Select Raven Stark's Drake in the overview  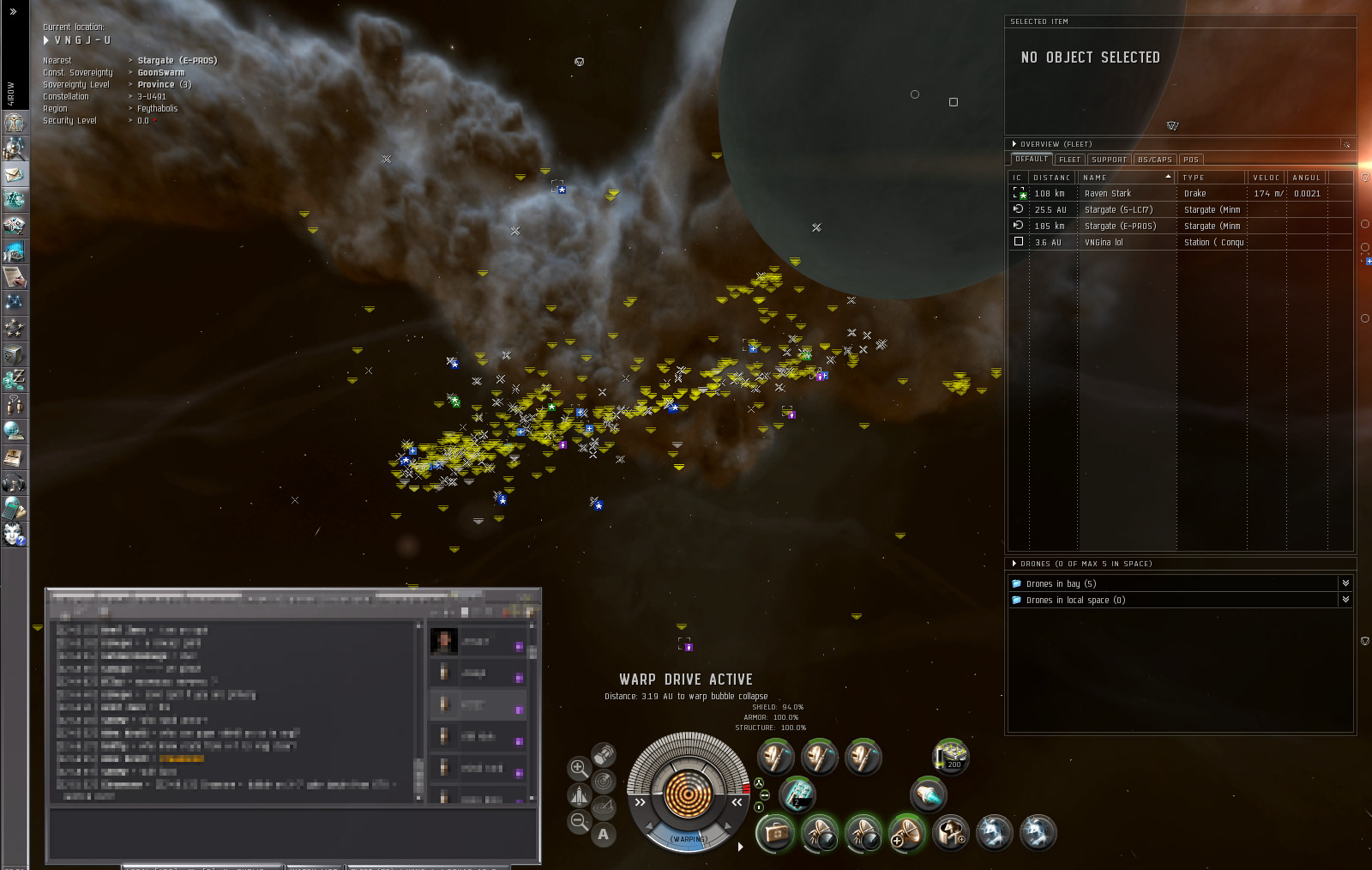(1107, 194)
